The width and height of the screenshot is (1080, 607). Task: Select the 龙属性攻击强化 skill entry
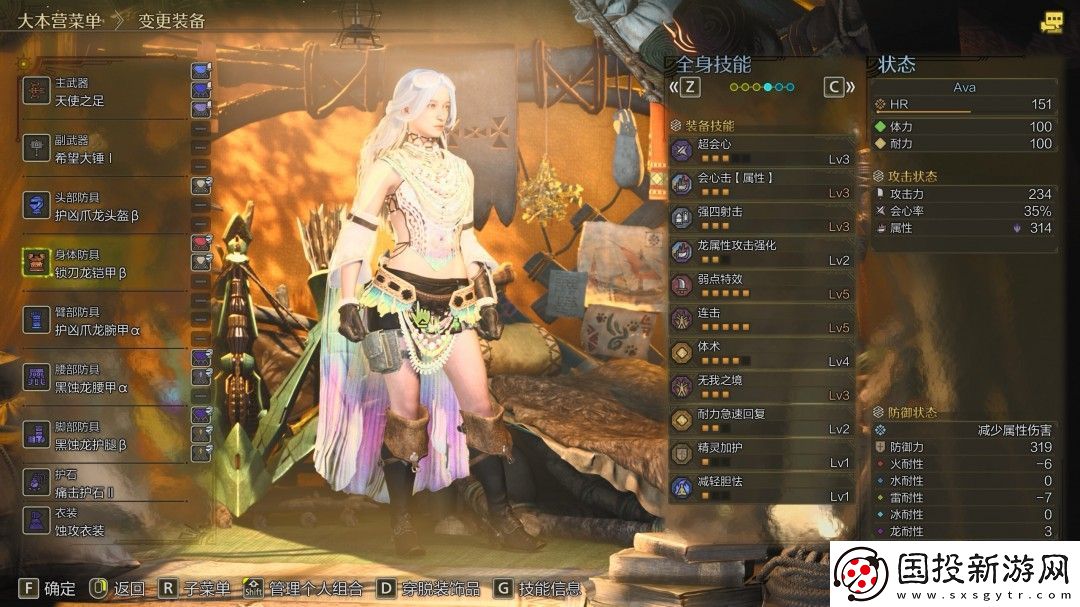point(762,252)
